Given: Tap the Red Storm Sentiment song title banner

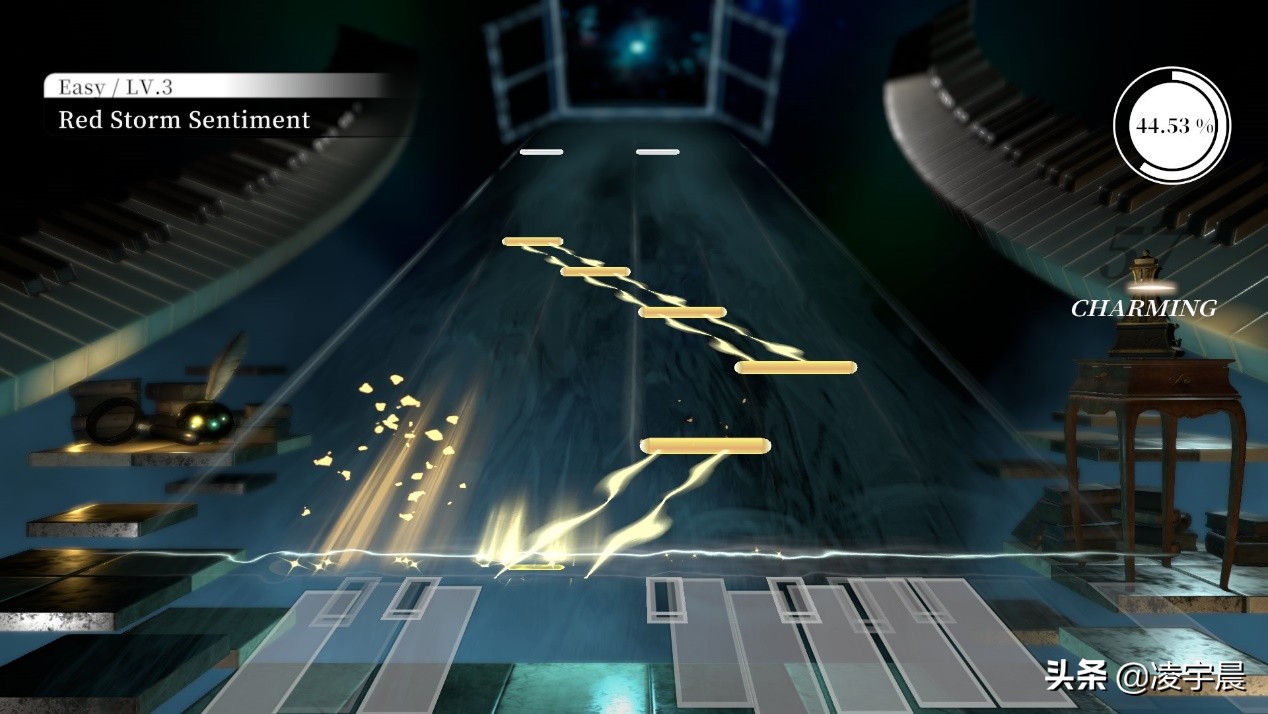Looking at the screenshot, I should [184, 120].
